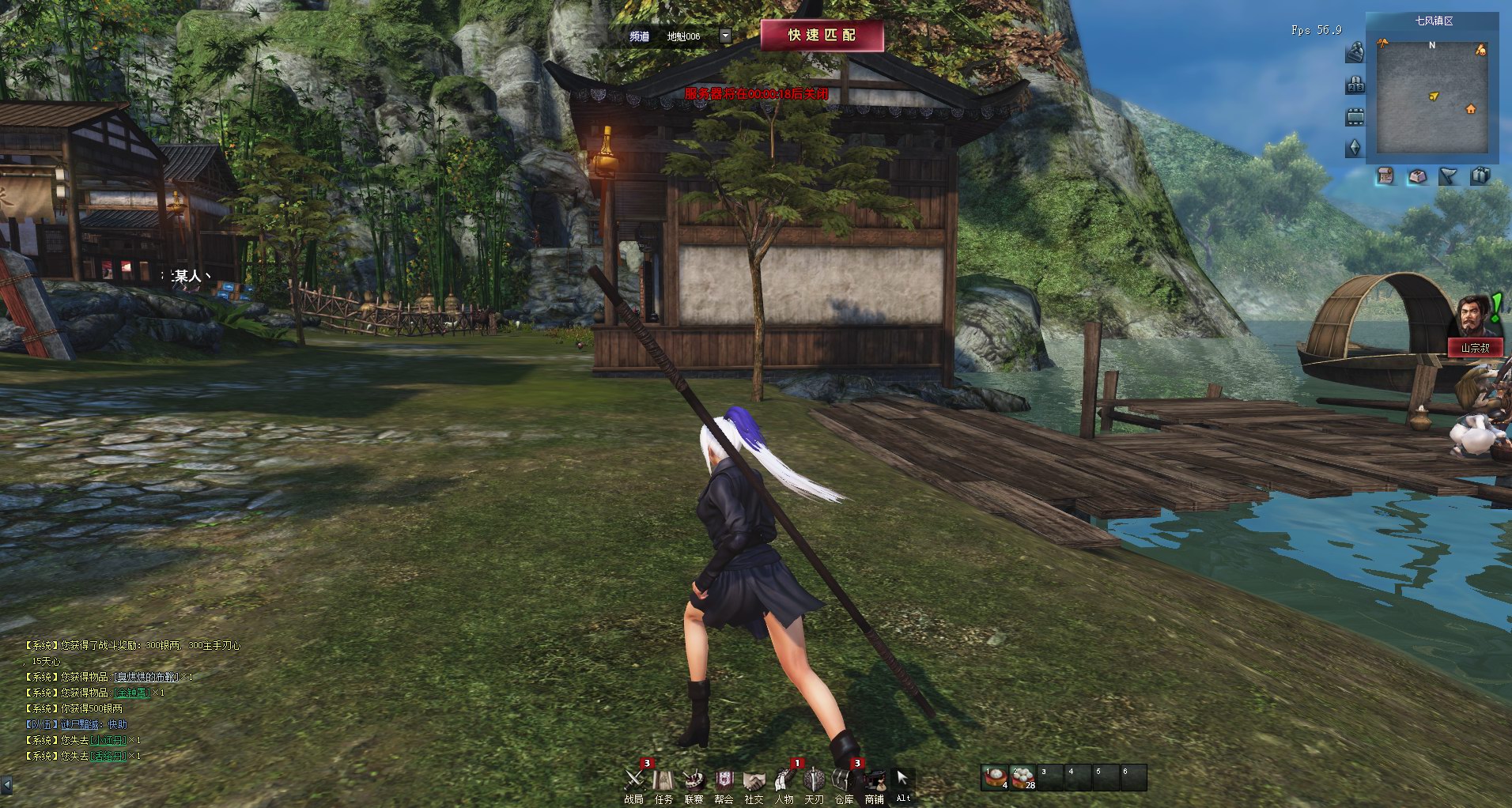
Task: Click the 金钟罩 item link in chat
Action: (x=132, y=693)
